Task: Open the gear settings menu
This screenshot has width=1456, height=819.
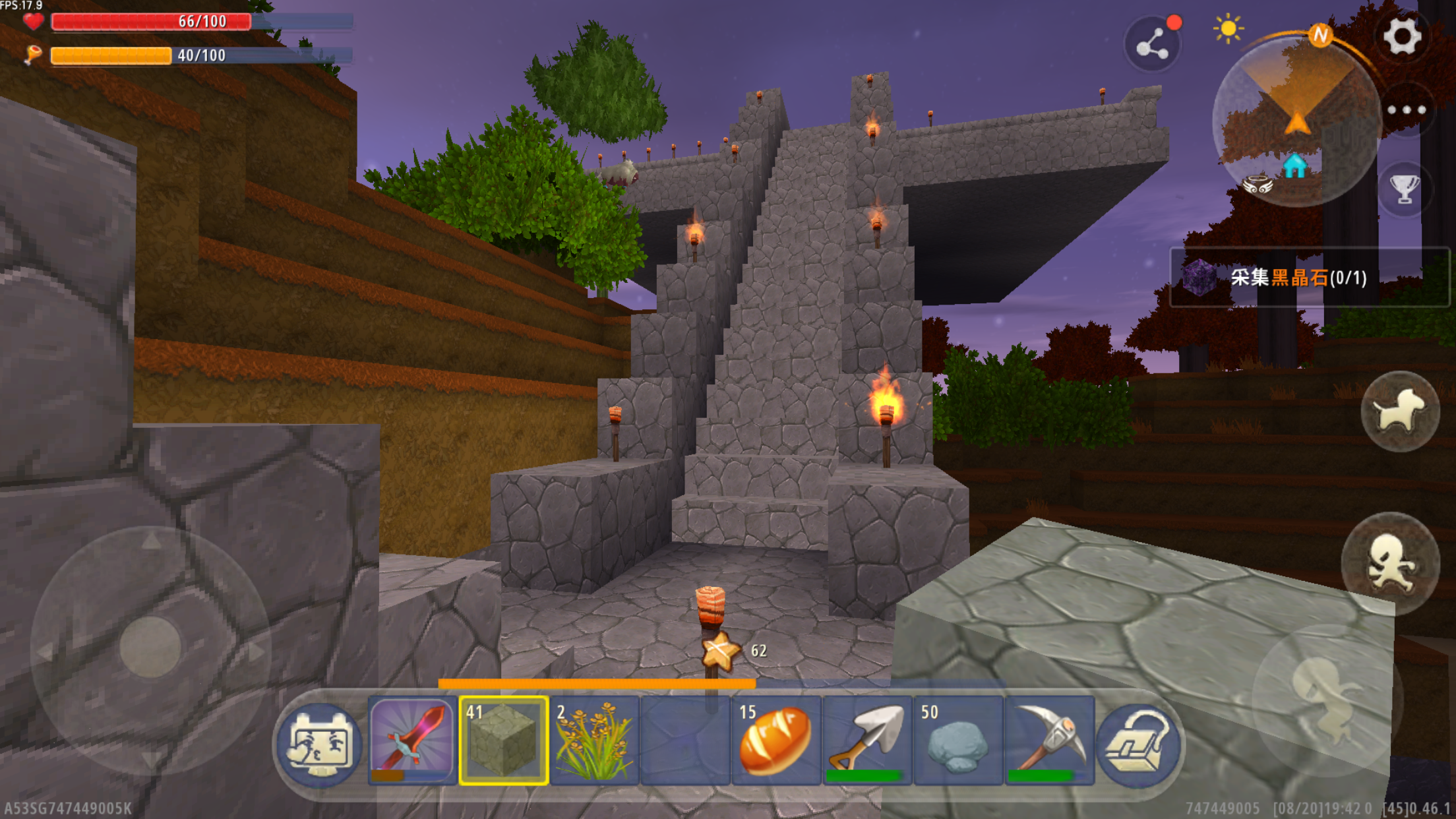Action: point(1402,36)
